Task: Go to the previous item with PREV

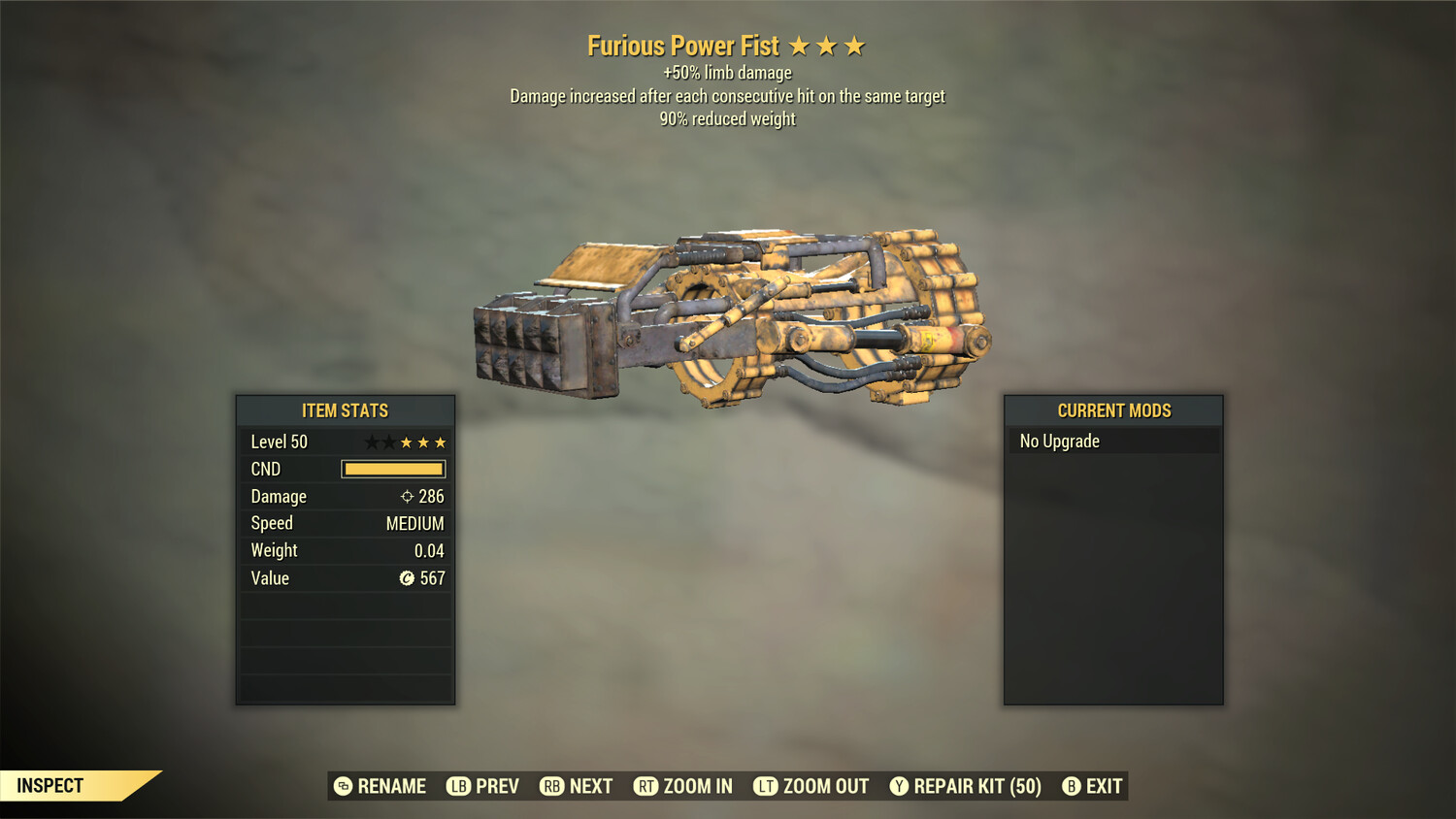Action: [483, 786]
